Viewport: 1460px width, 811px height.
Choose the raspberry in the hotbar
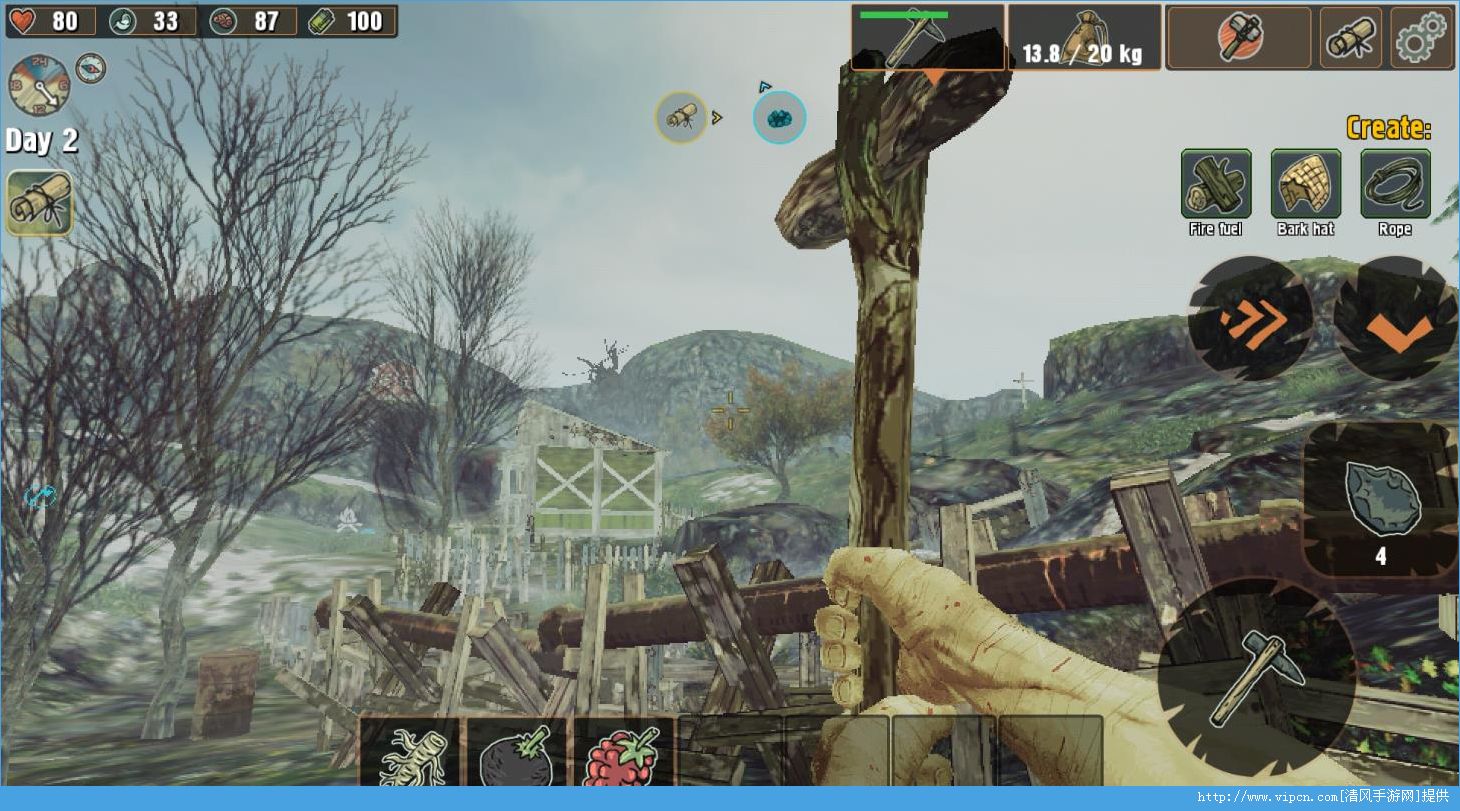pyautogui.click(x=623, y=753)
